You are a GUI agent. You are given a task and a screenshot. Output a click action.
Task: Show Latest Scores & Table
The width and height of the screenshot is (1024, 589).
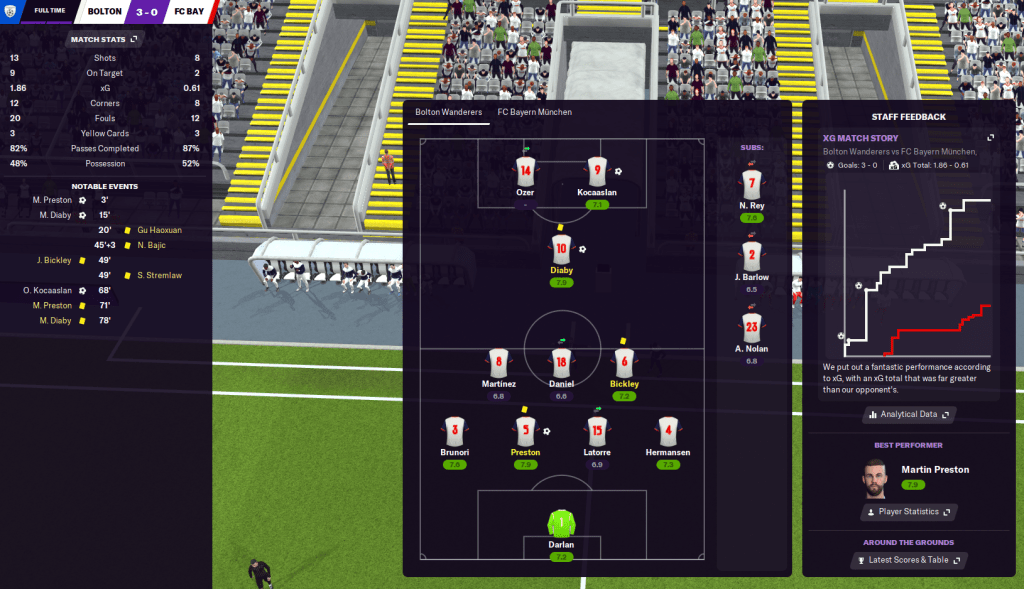(x=908, y=561)
